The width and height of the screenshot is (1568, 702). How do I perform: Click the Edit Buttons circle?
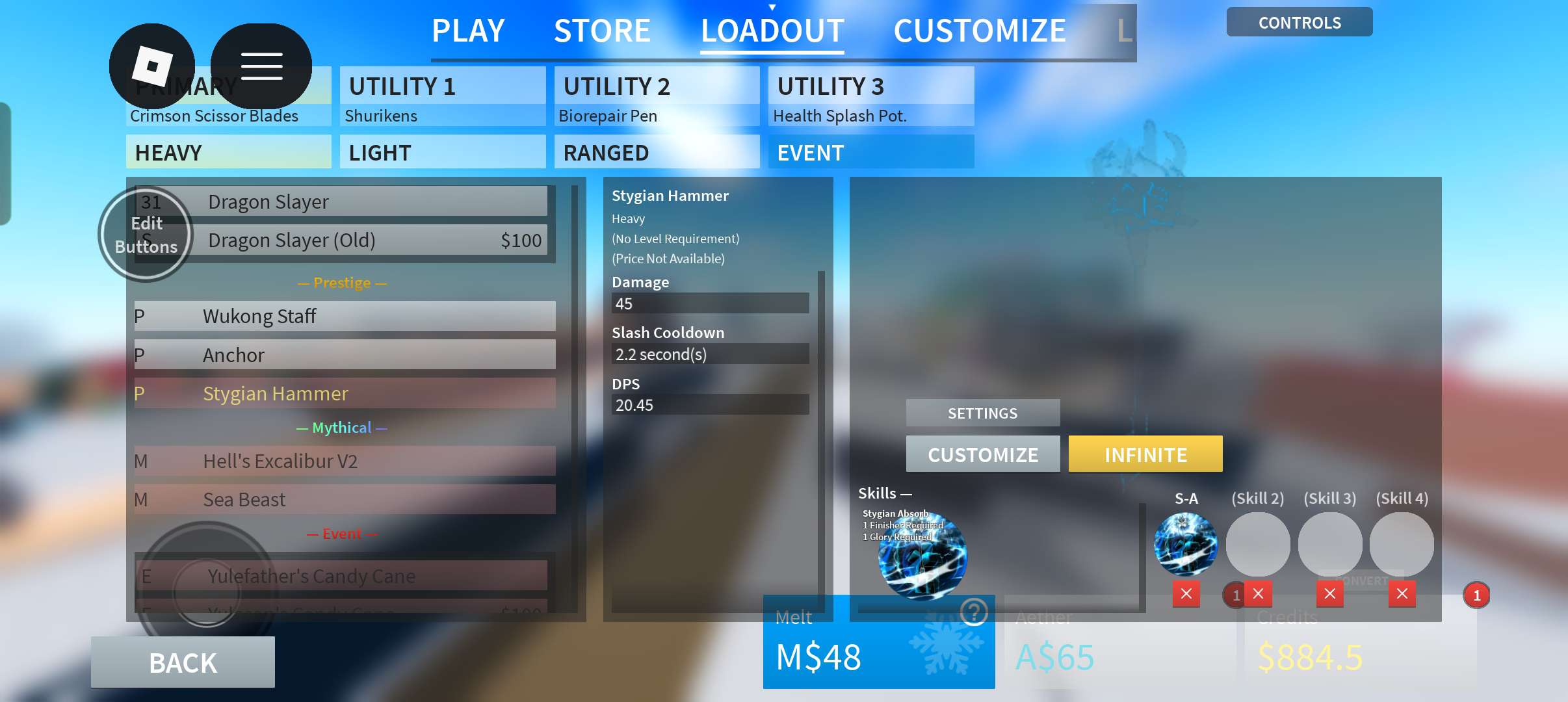click(x=146, y=235)
